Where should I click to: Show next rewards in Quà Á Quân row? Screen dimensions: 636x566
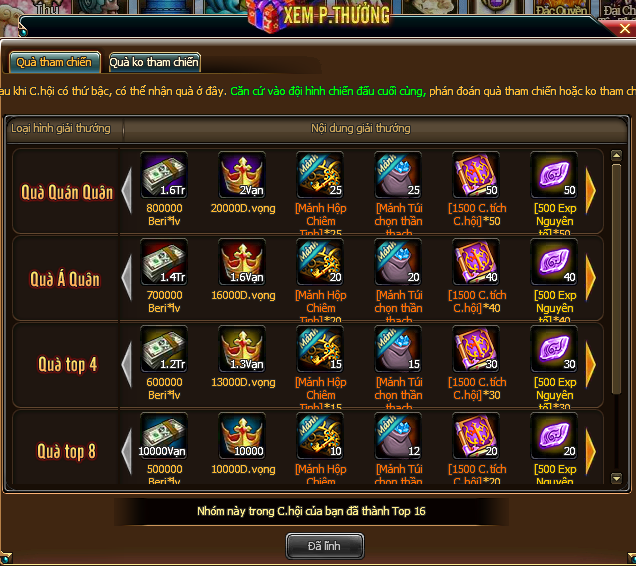click(x=591, y=277)
